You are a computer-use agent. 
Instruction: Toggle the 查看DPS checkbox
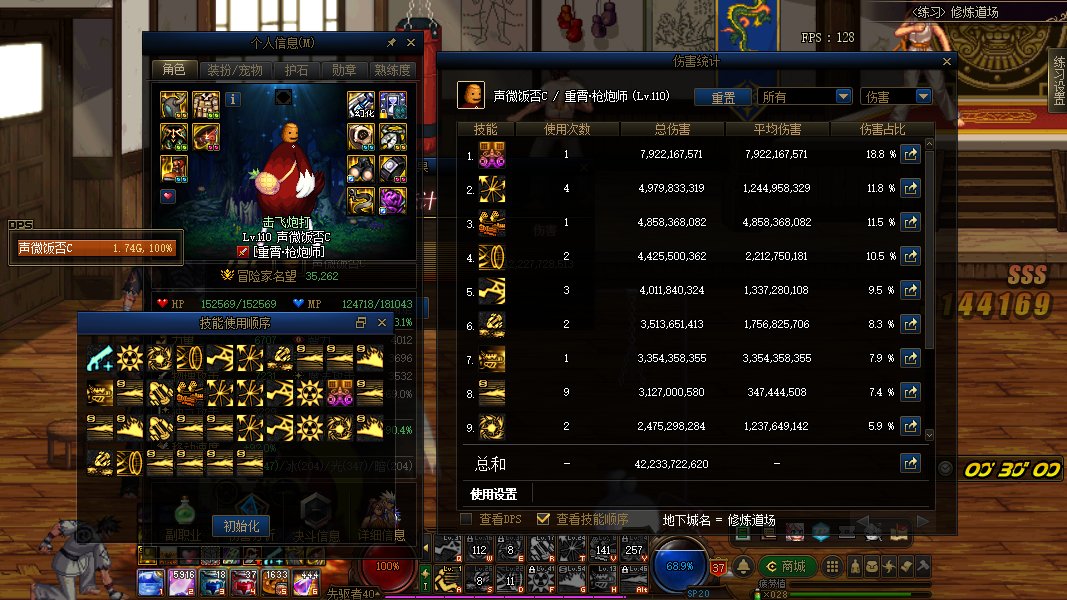tap(466, 519)
